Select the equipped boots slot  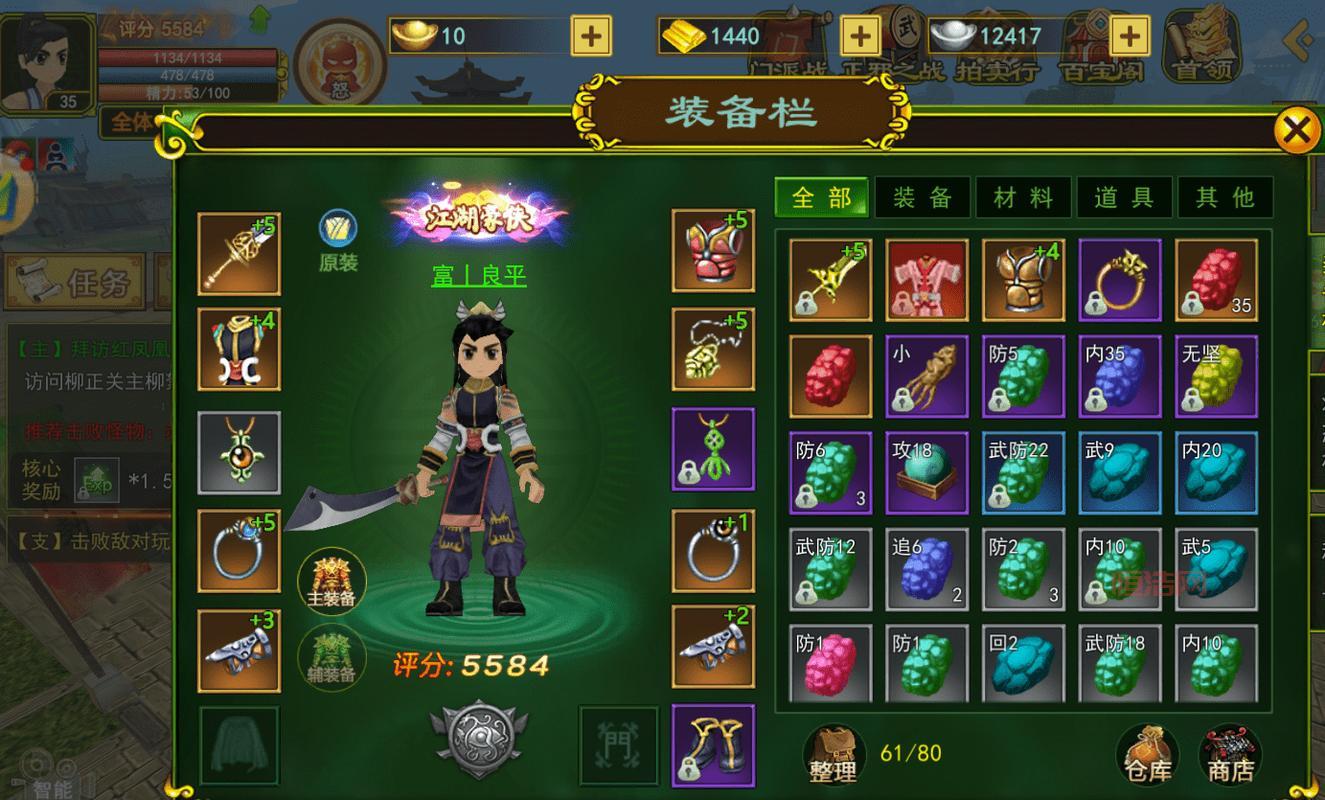(712, 745)
